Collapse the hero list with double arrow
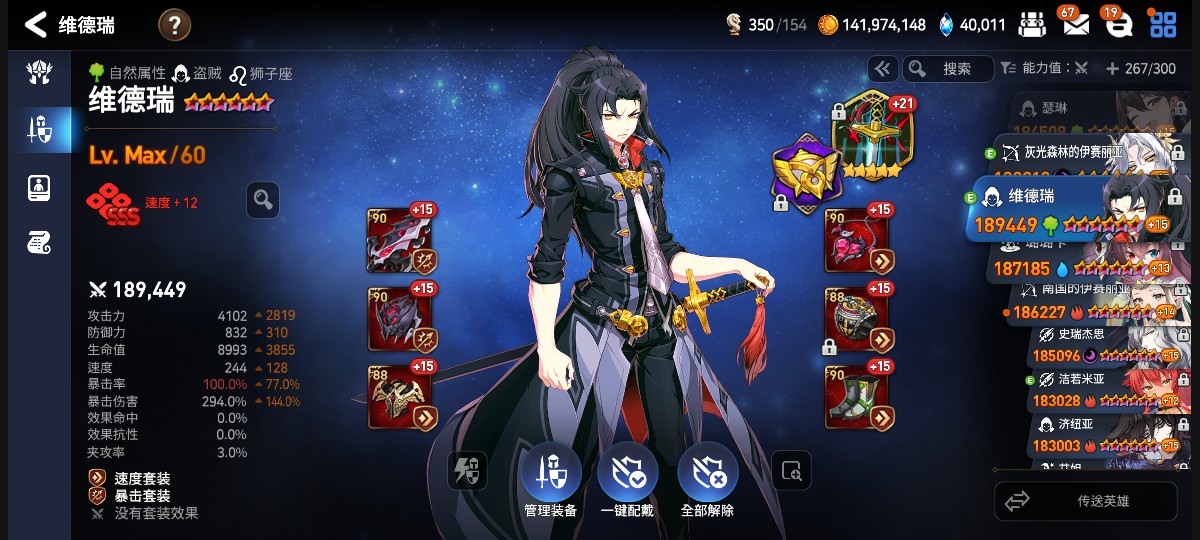This screenshot has width=1200, height=540. (x=882, y=69)
